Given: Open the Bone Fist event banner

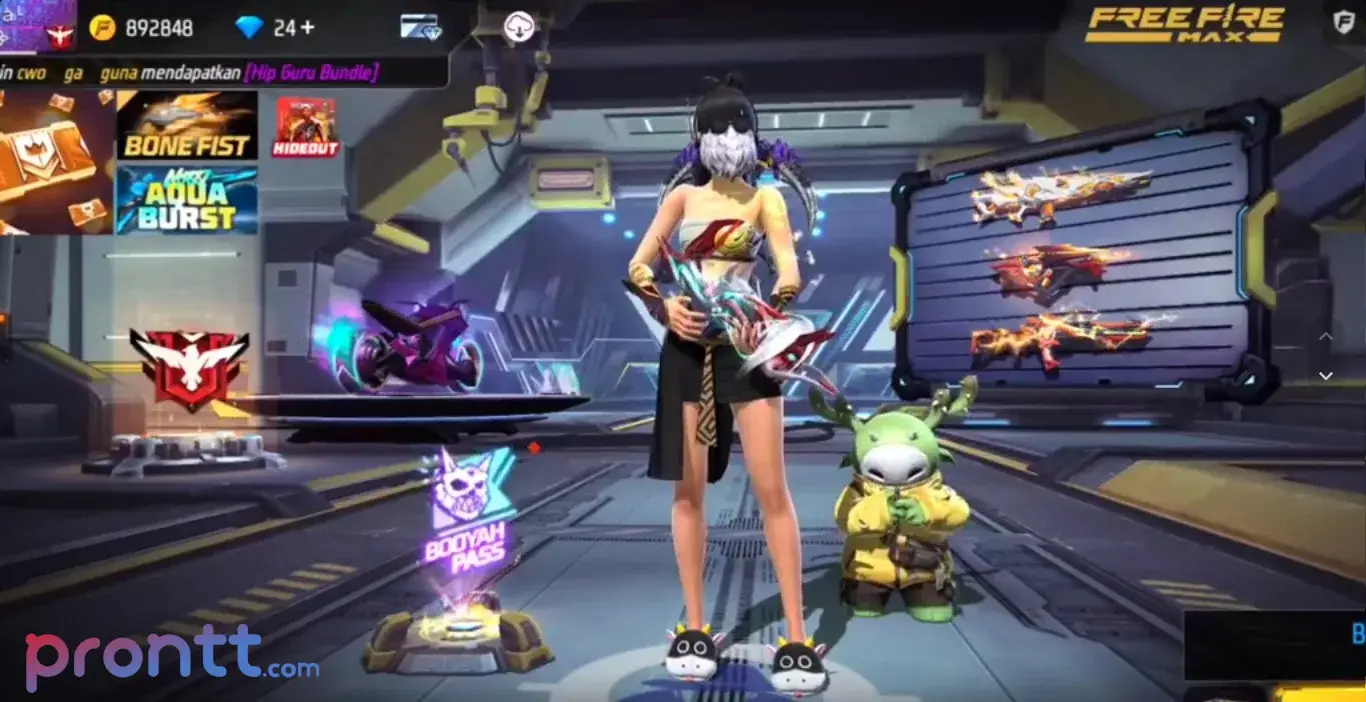Looking at the screenshot, I should click(x=187, y=125).
